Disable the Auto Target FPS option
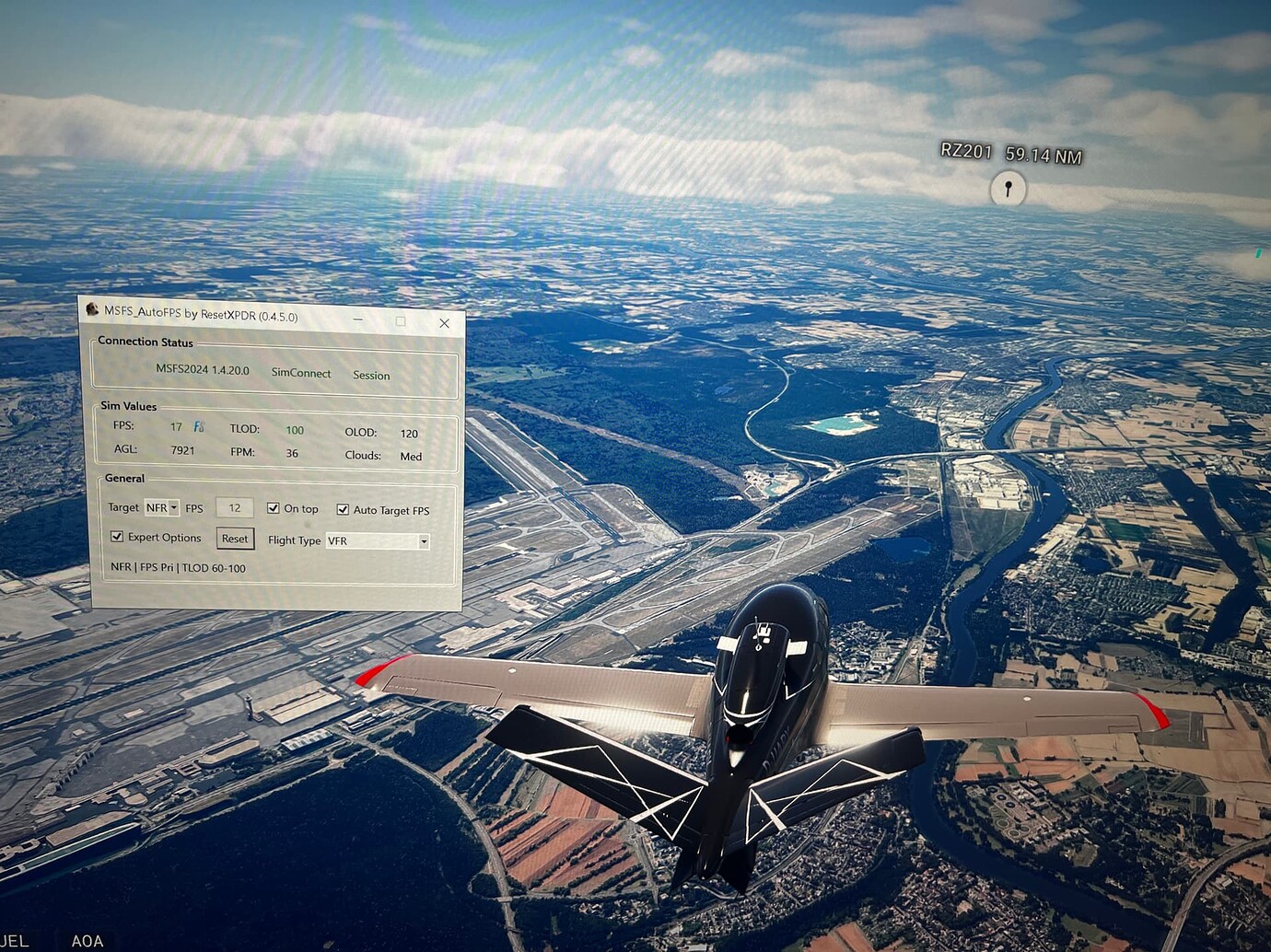The width and height of the screenshot is (1271, 952). [x=344, y=509]
